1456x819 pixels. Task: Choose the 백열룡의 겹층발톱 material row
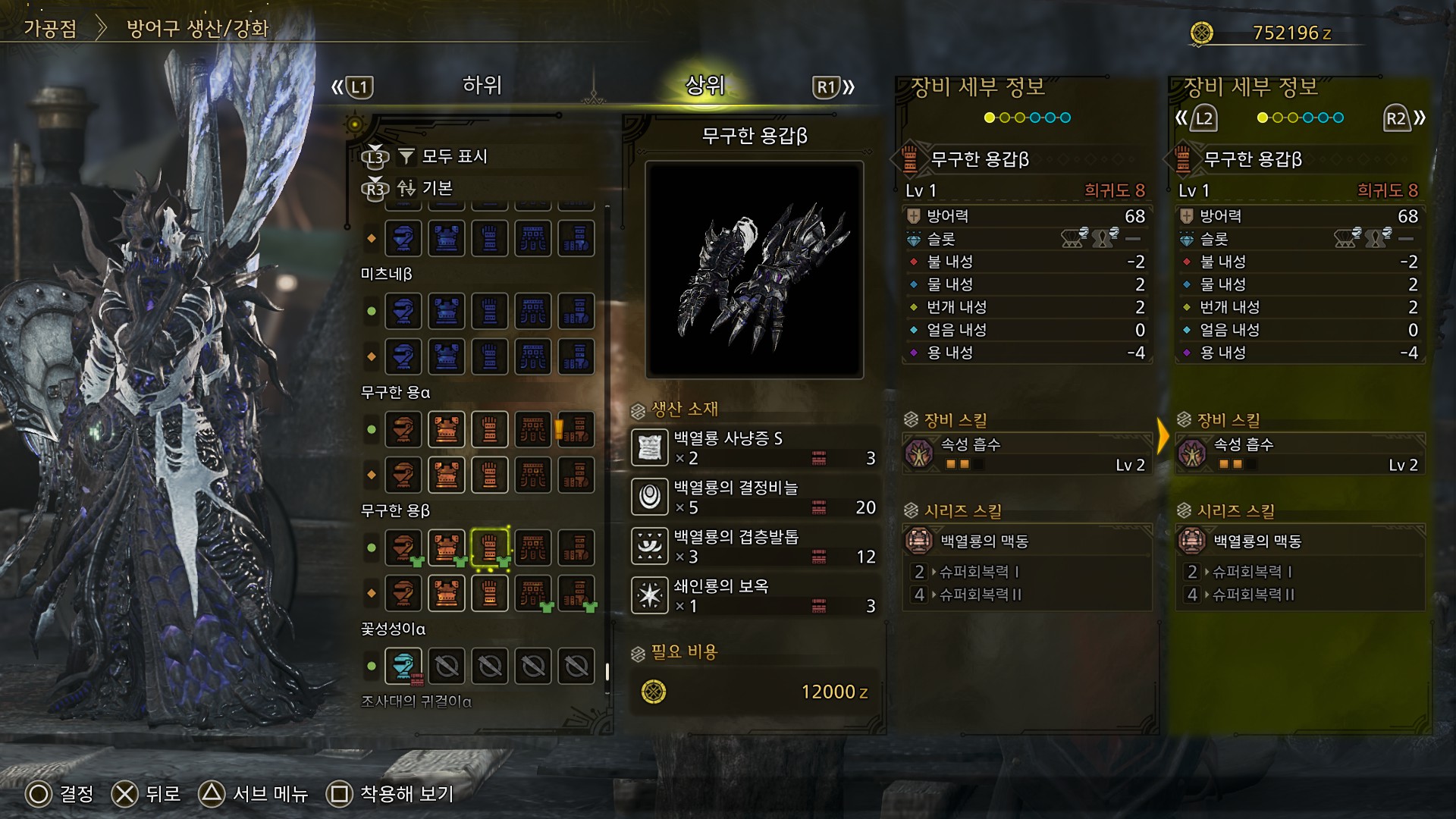(x=755, y=546)
